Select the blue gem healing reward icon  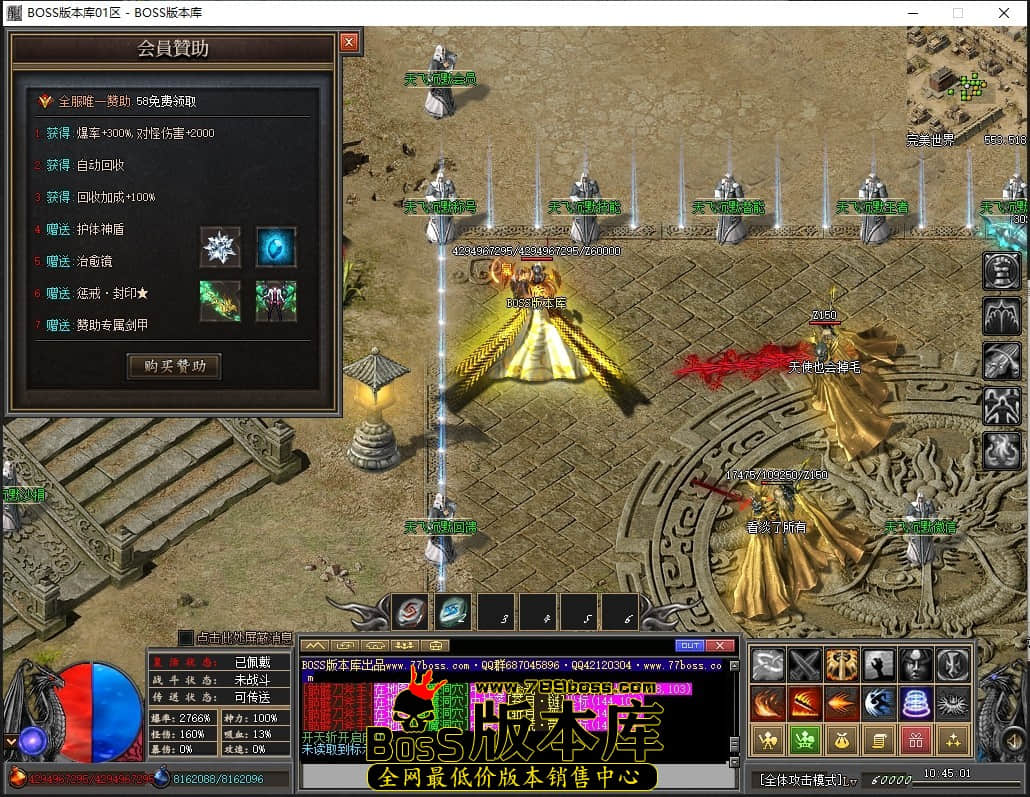click(275, 247)
